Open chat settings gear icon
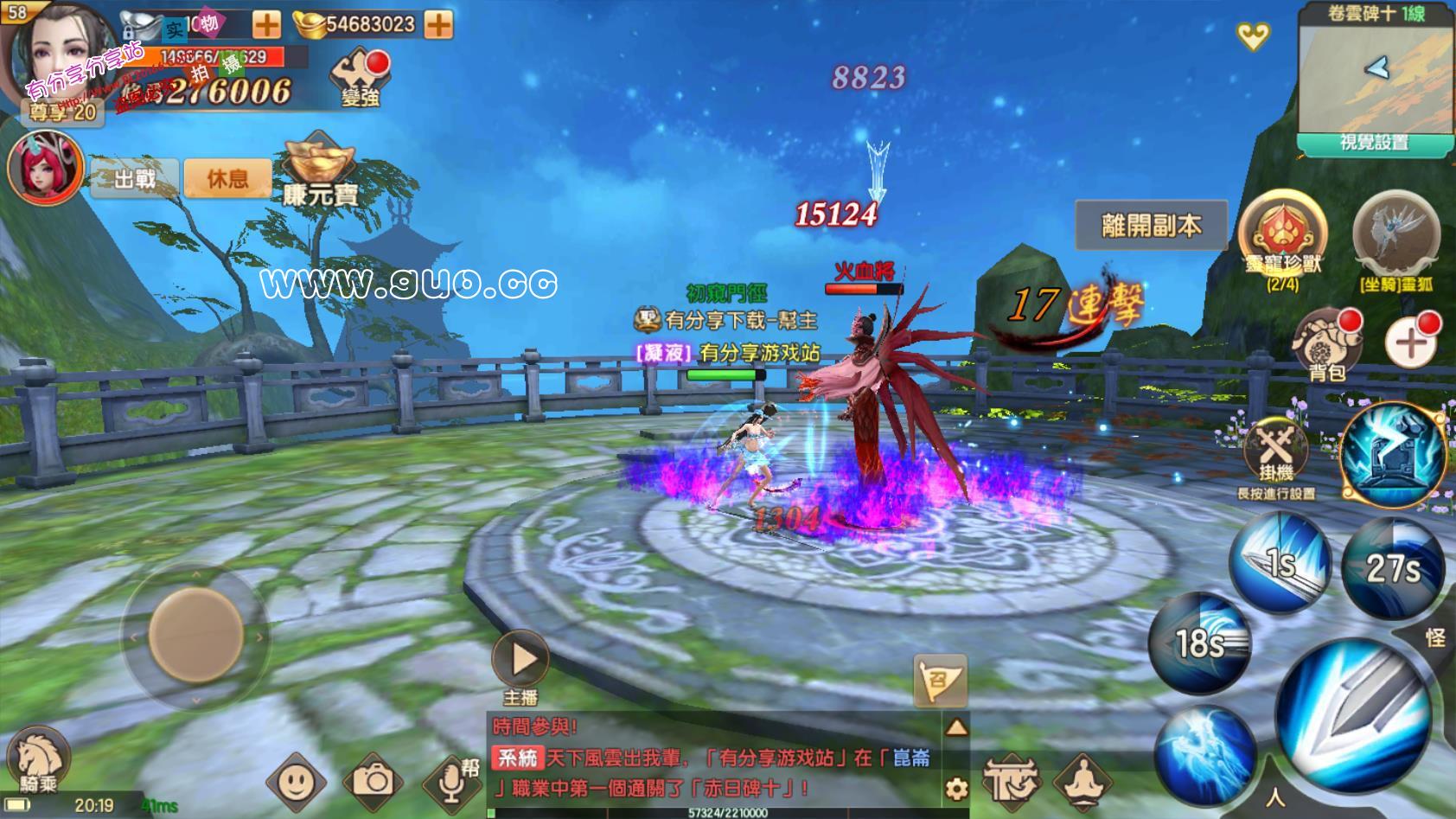The image size is (1456, 819). (x=955, y=787)
